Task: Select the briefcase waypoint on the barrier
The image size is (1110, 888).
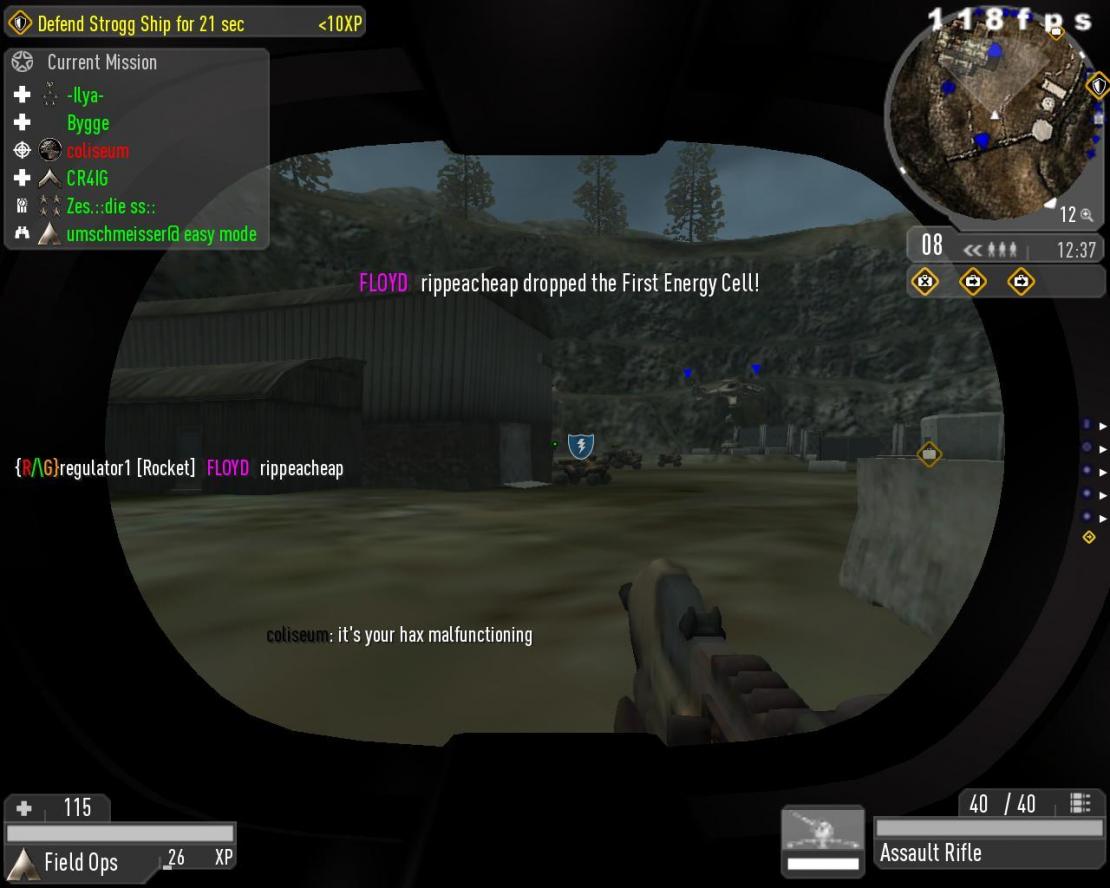Action: pyautogui.click(x=929, y=454)
